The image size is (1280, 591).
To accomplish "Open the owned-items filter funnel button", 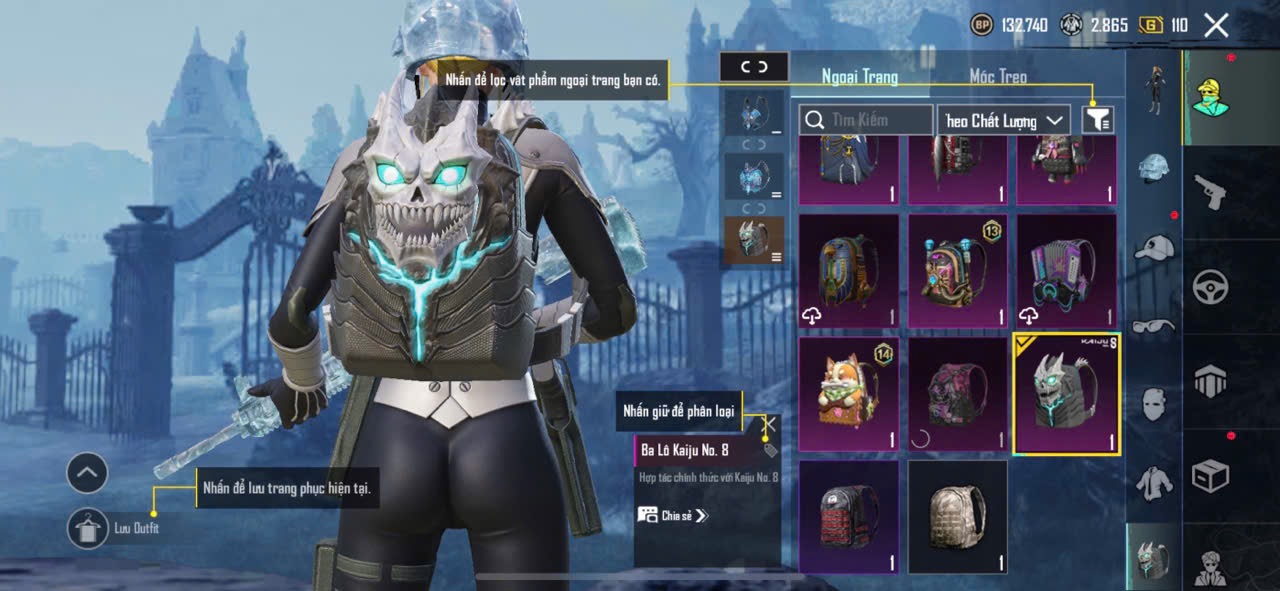I will click(x=1098, y=120).
